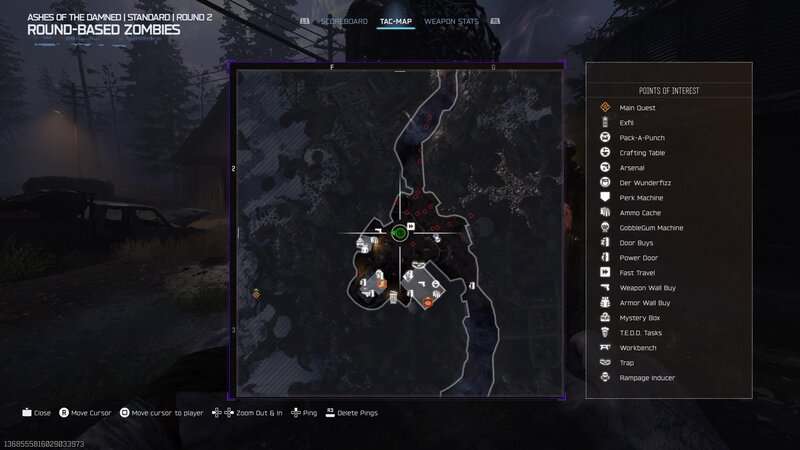Viewport: 800px width, 450px height.
Task: Click the Rampage Inducer legend entry
Action: click(647, 377)
